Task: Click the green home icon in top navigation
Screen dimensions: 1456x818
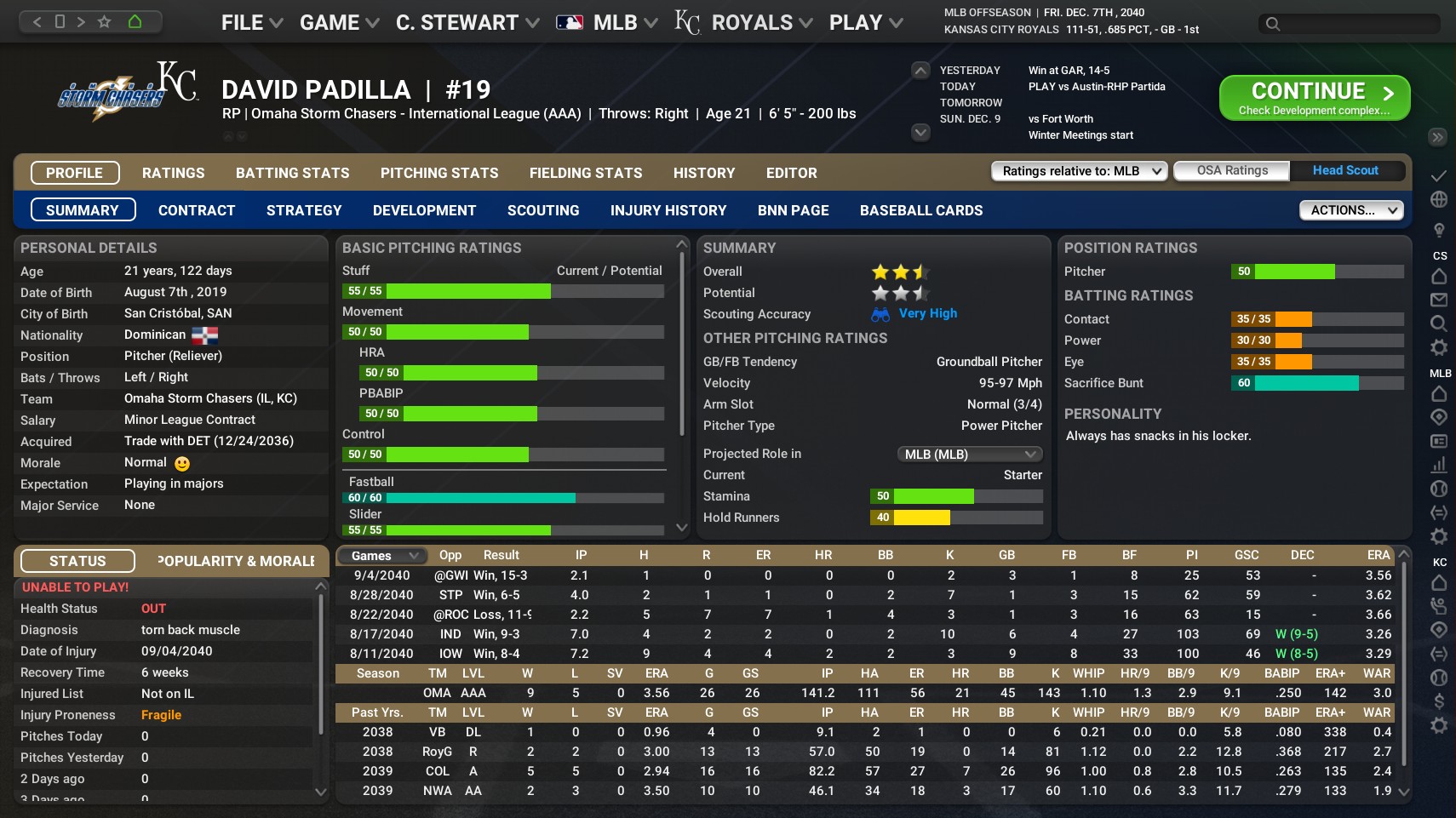Action: click(x=136, y=21)
